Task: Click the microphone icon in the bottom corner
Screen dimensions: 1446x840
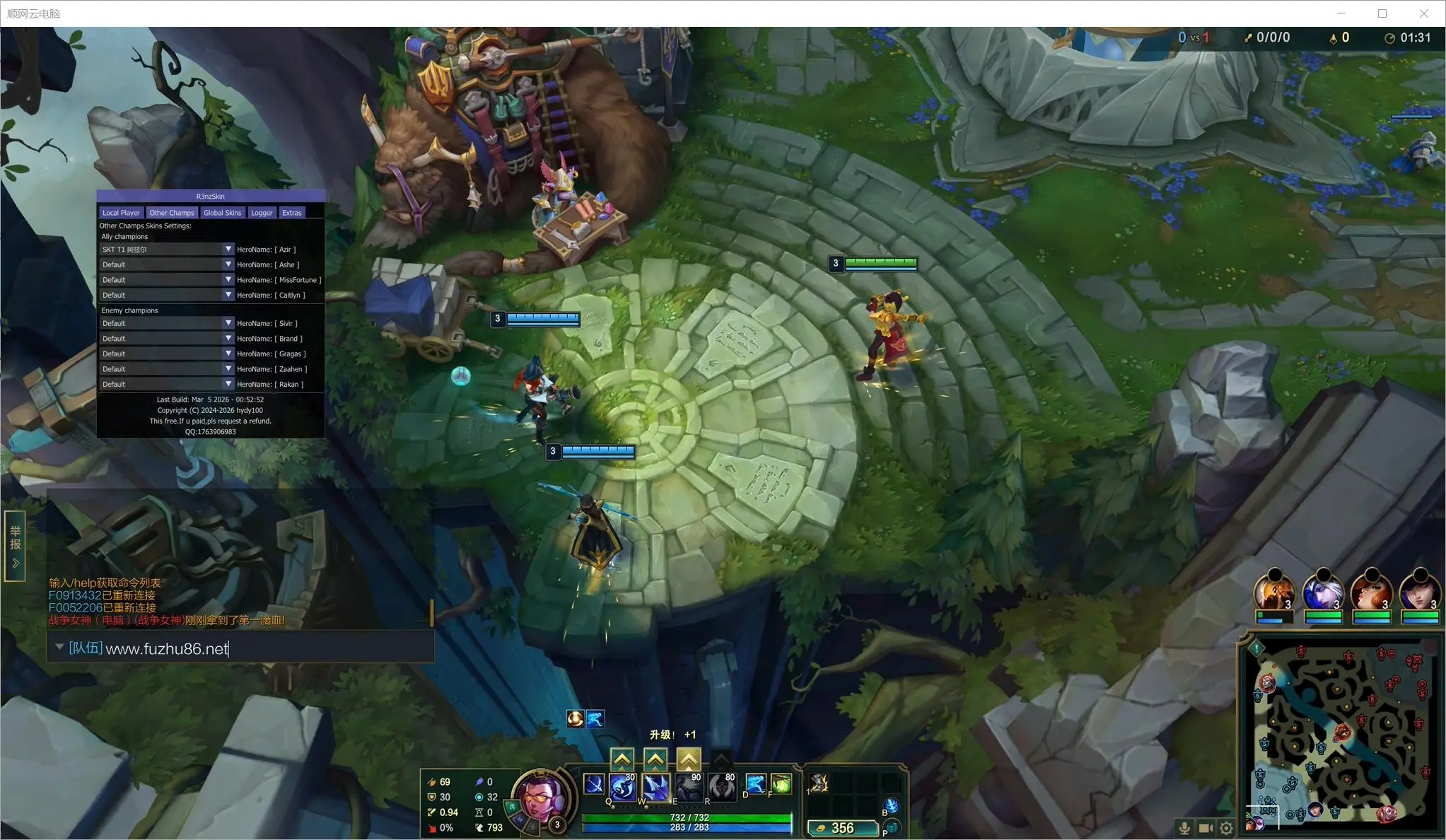Action: click(1184, 828)
